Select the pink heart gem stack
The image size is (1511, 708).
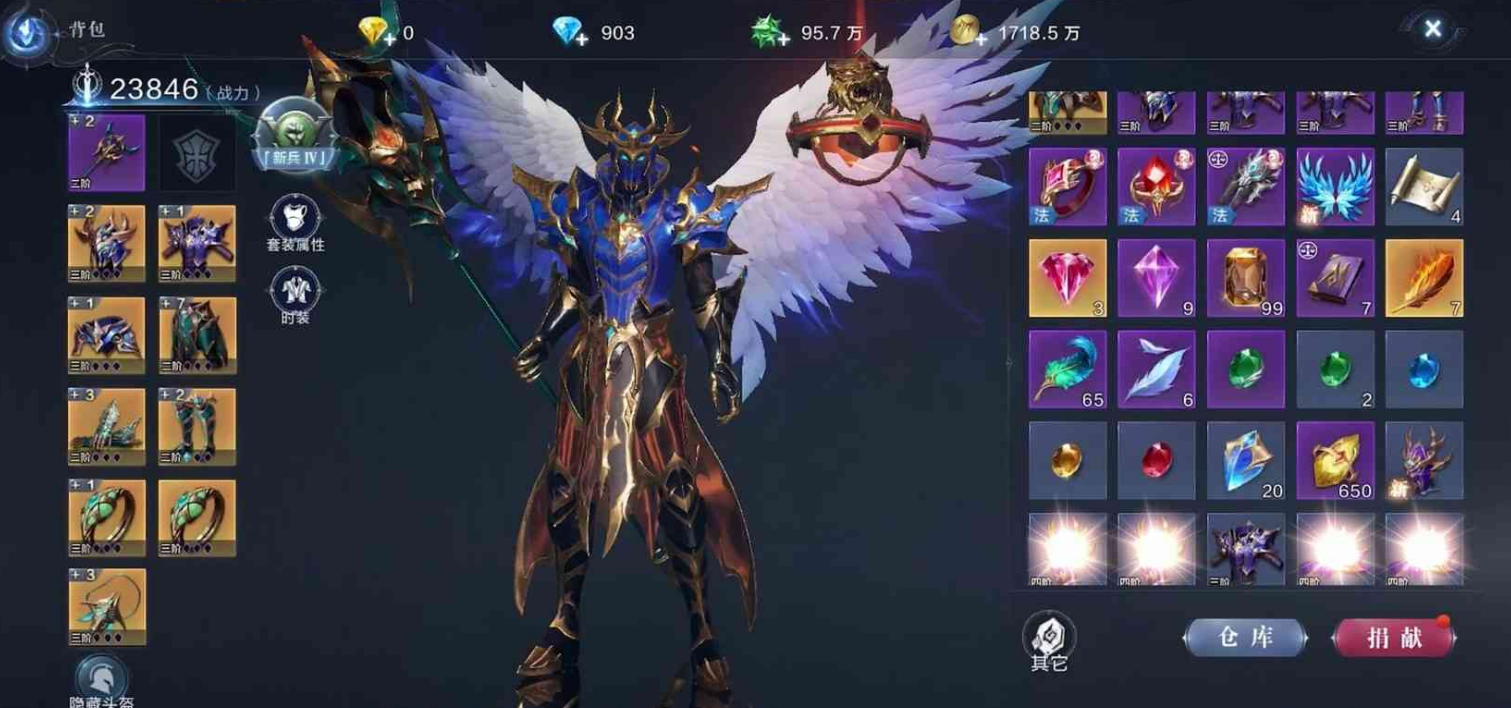click(1067, 277)
